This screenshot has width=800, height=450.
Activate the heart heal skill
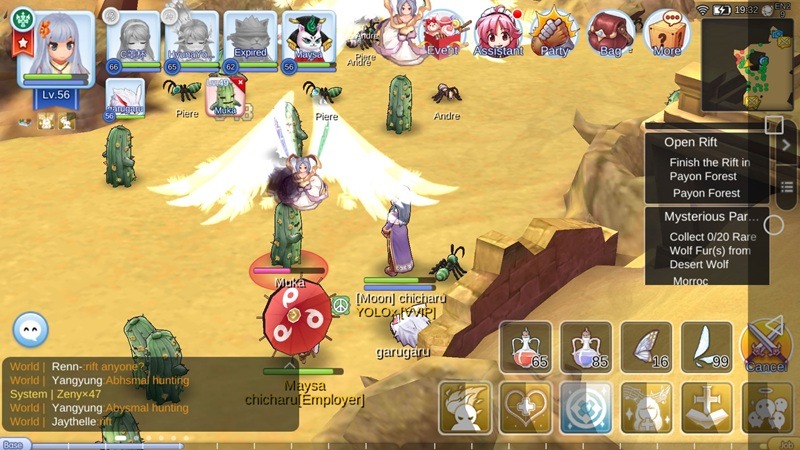[x=526, y=408]
